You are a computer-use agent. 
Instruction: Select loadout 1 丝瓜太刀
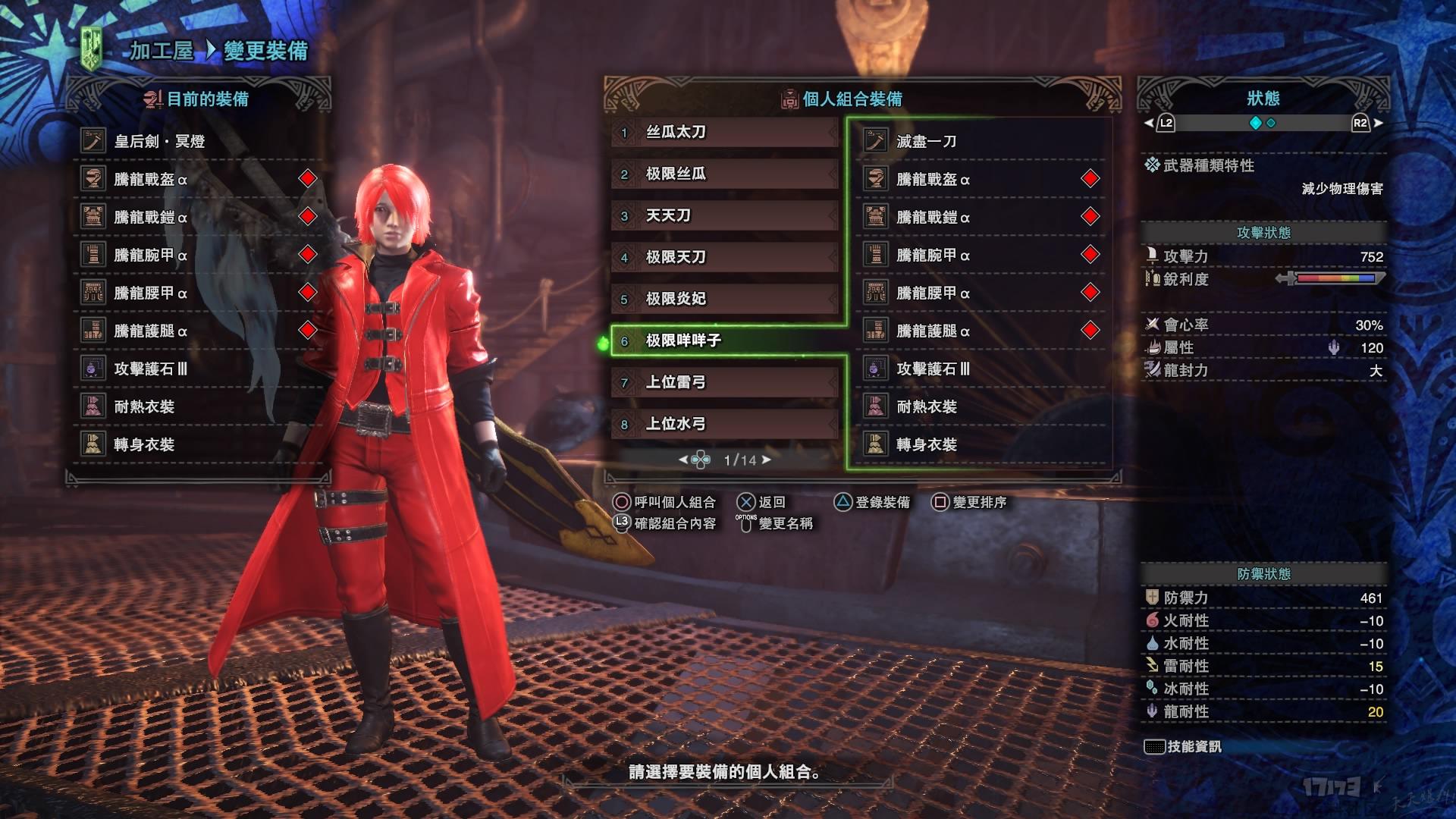coord(724,133)
